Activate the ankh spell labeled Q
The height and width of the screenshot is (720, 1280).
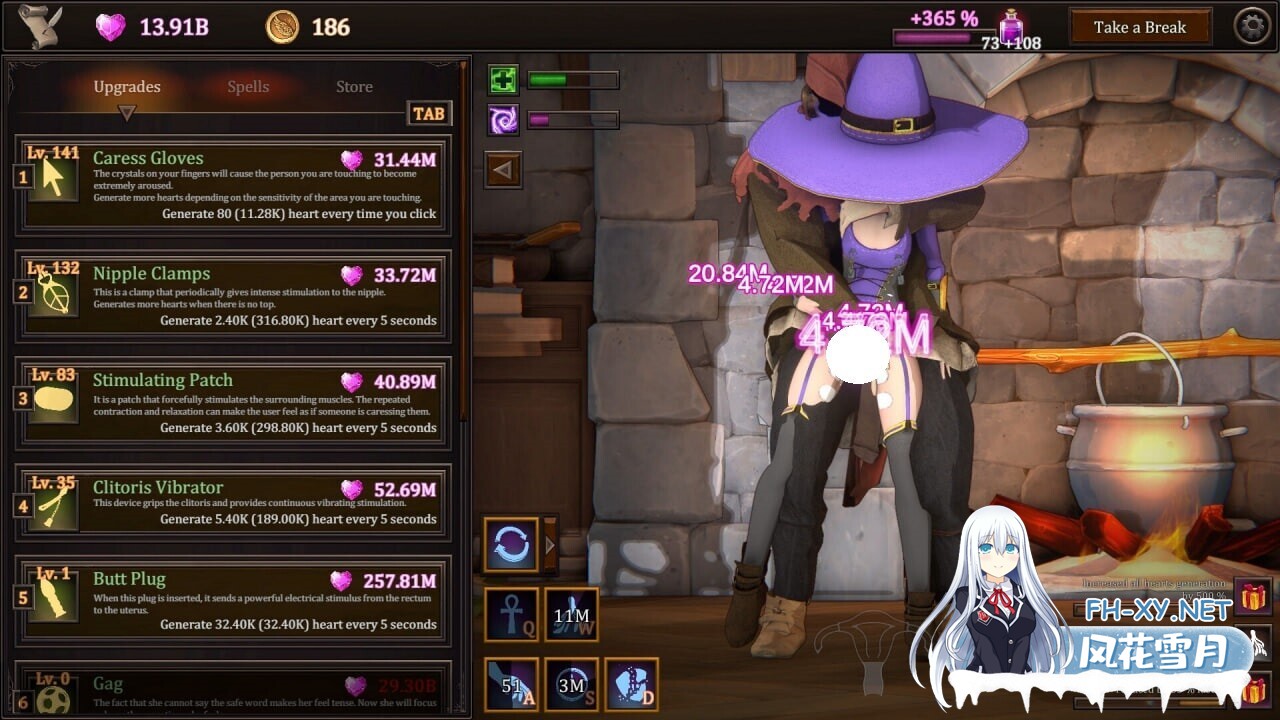point(511,614)
